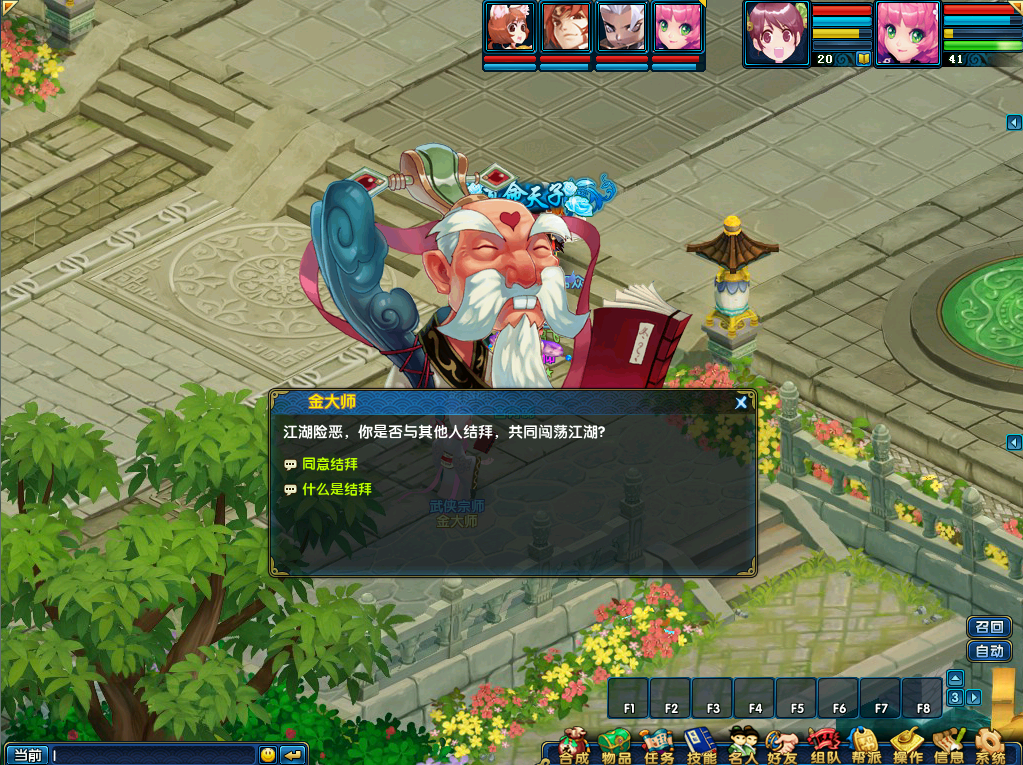Open the 好友 friends list

click(x=783, y=746)
